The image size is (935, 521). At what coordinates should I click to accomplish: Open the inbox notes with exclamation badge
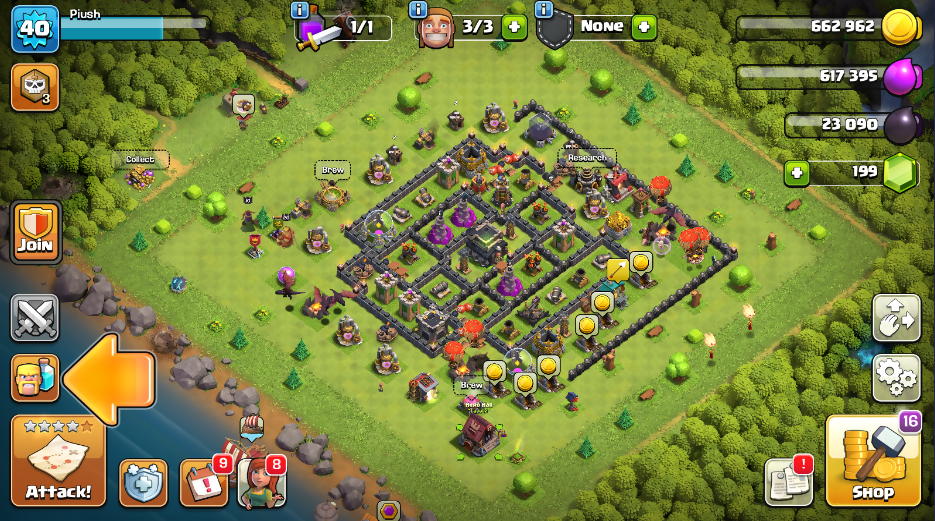click(789, 482)
